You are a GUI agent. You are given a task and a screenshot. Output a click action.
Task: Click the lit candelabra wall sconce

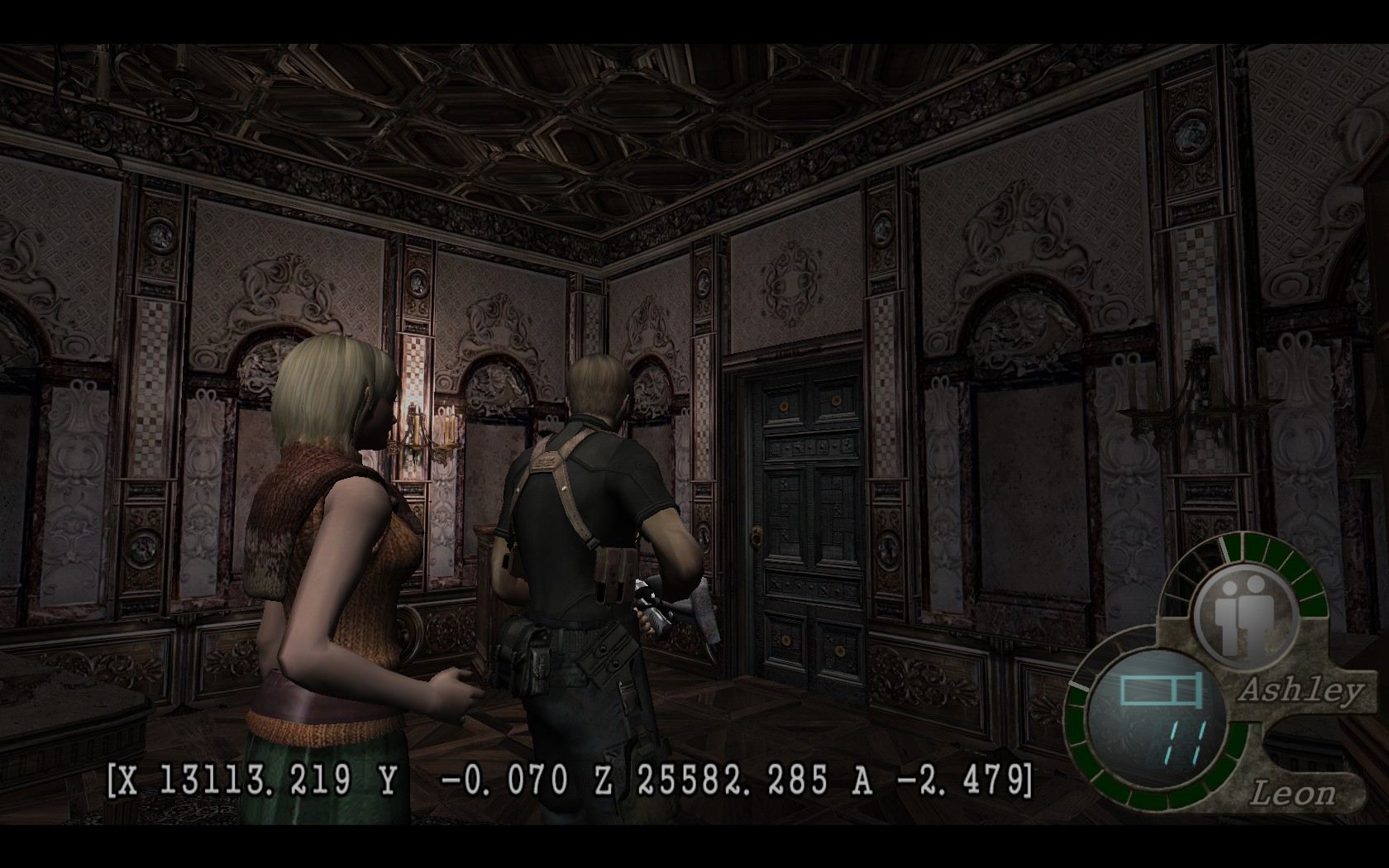click(423, 430)
